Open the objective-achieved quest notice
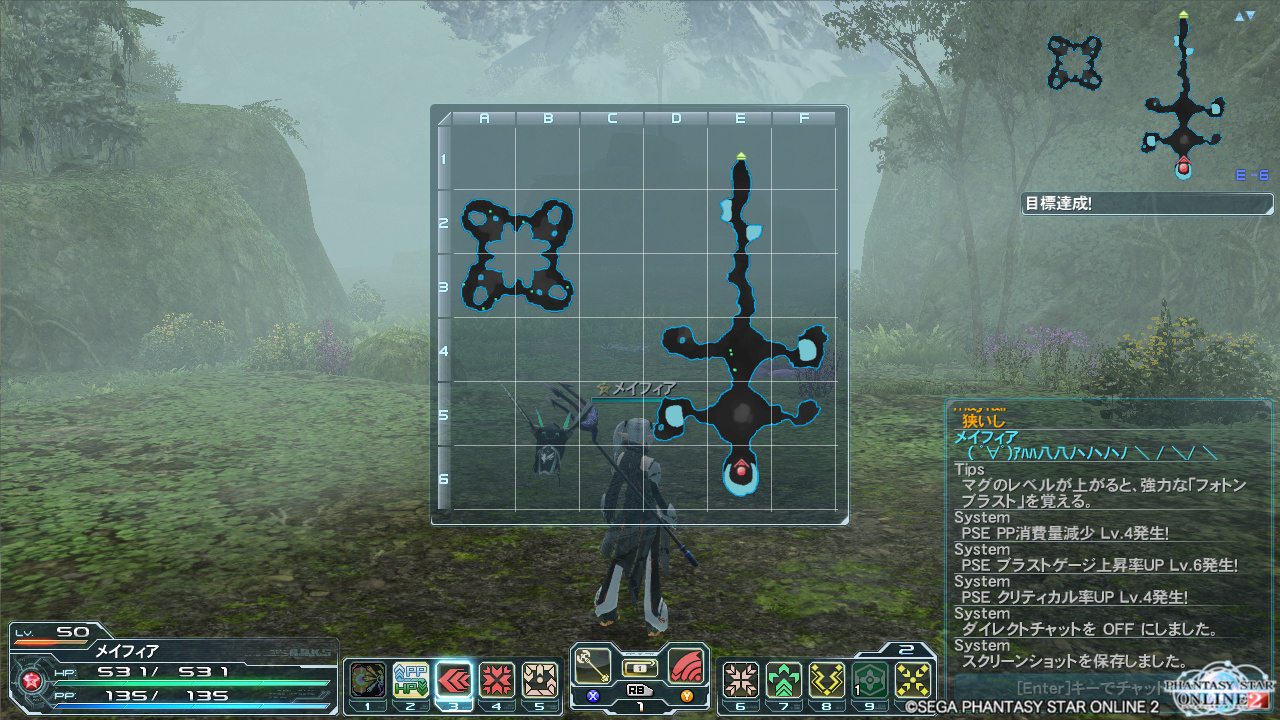Viewport: 1280px width, 720px height. 1146,204
